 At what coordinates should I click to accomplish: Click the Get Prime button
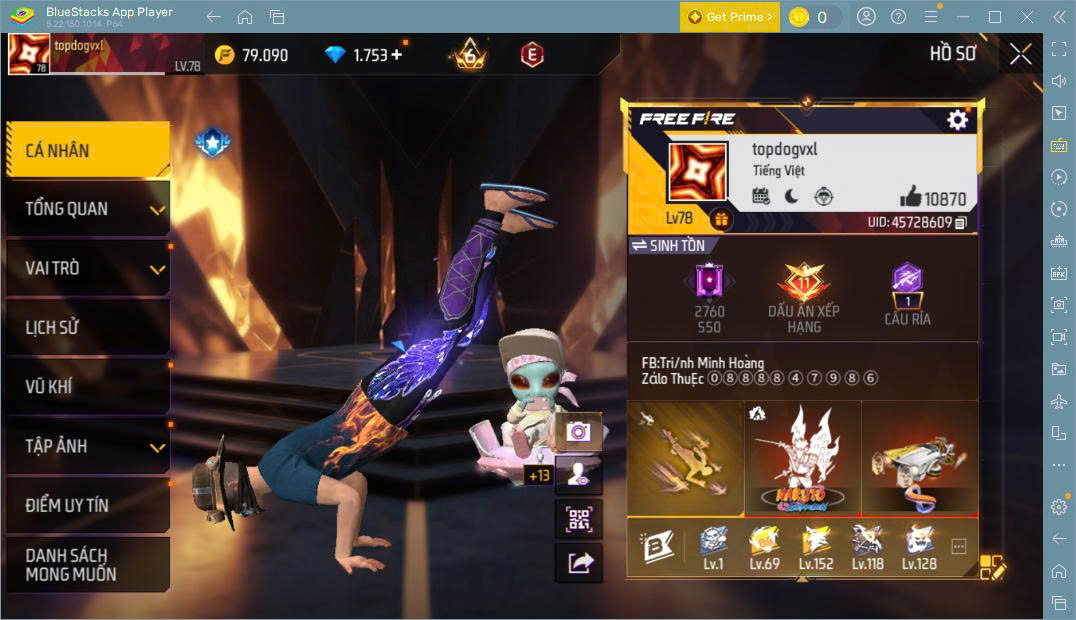pos(730,17)
